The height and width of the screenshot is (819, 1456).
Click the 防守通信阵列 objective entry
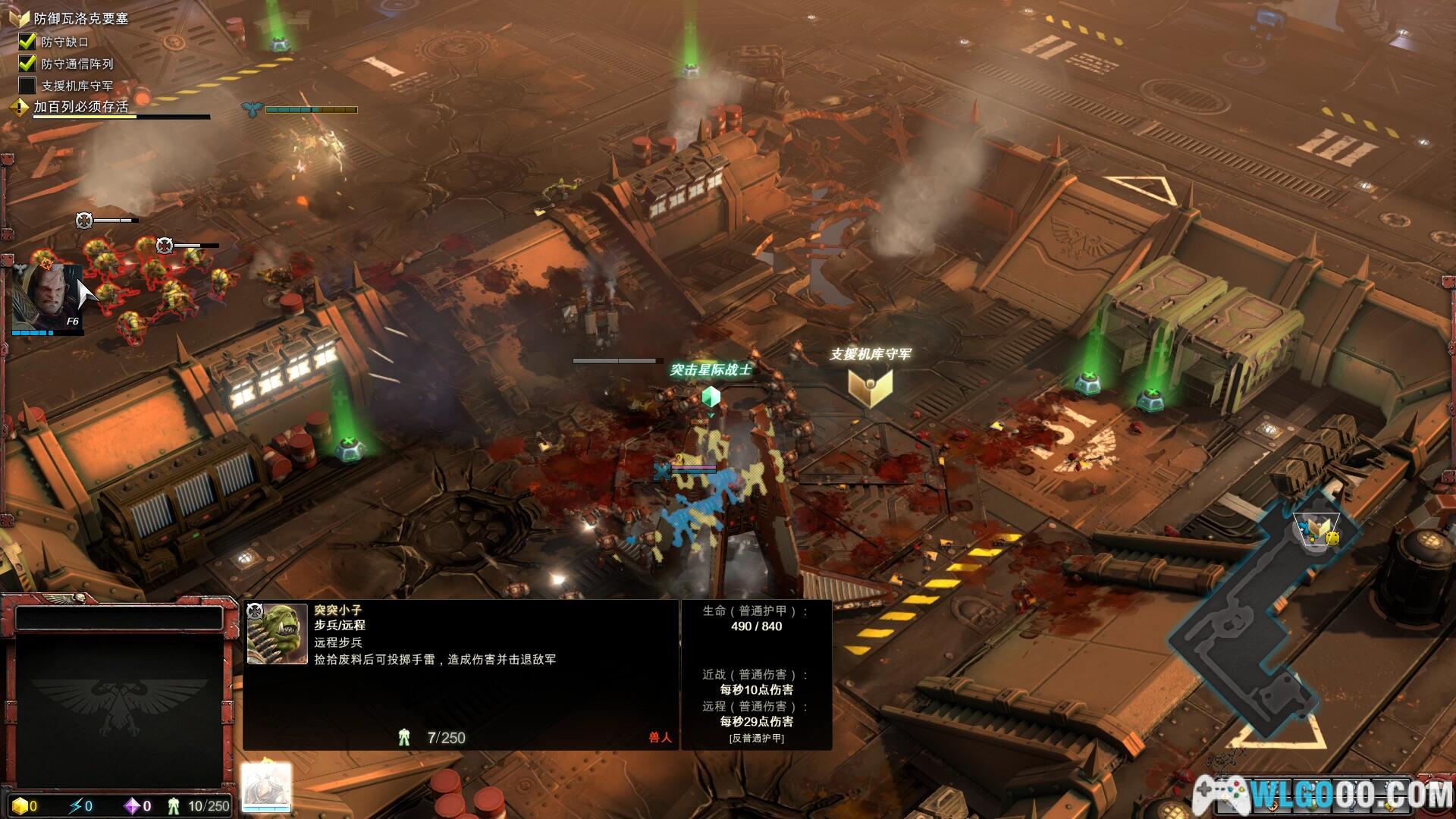click(x=77, y=64)
